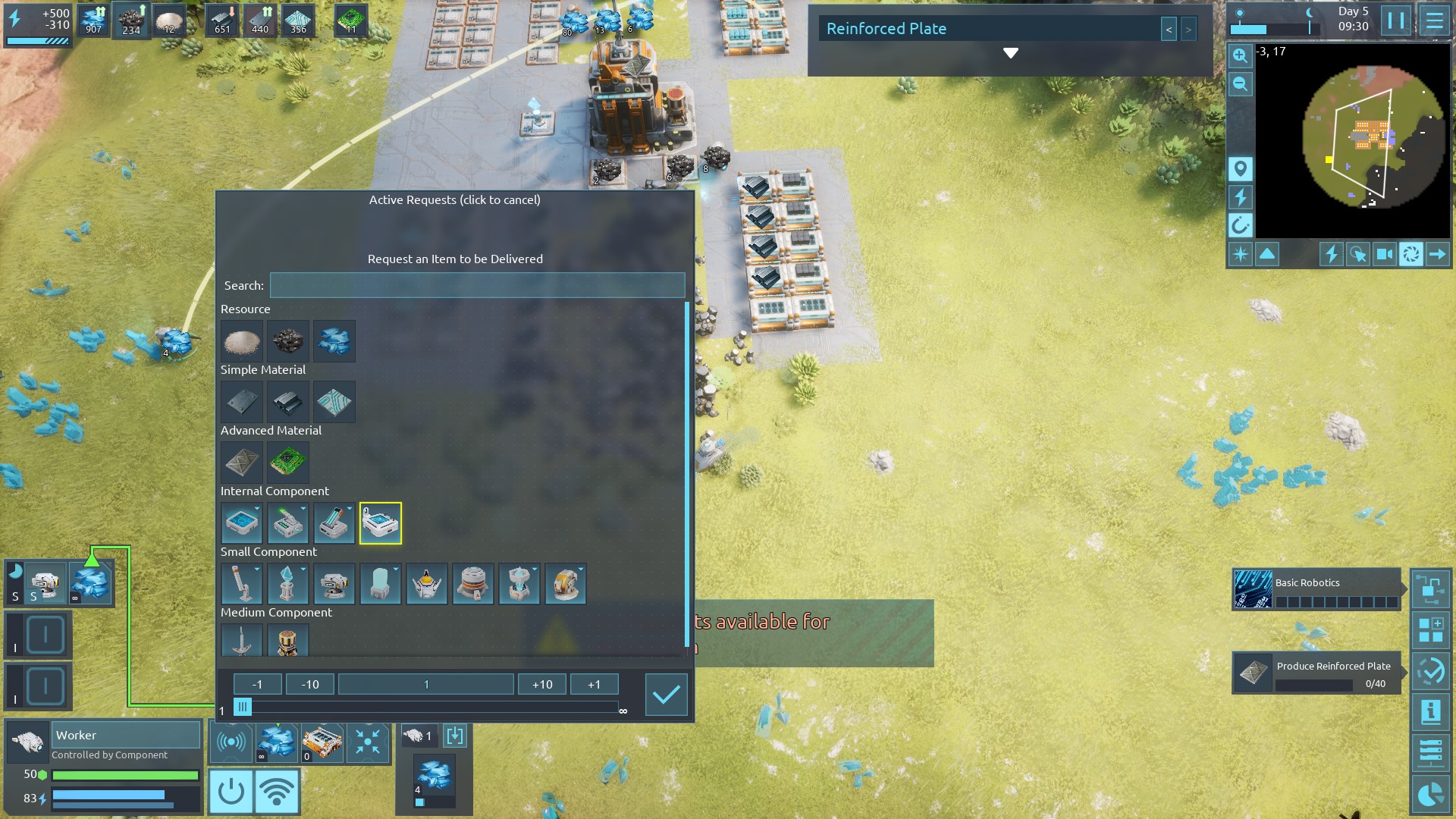Add one with the +1 button
This screenshot has height=819, width=1456.
pyautogui.click(x=594, y=684)
